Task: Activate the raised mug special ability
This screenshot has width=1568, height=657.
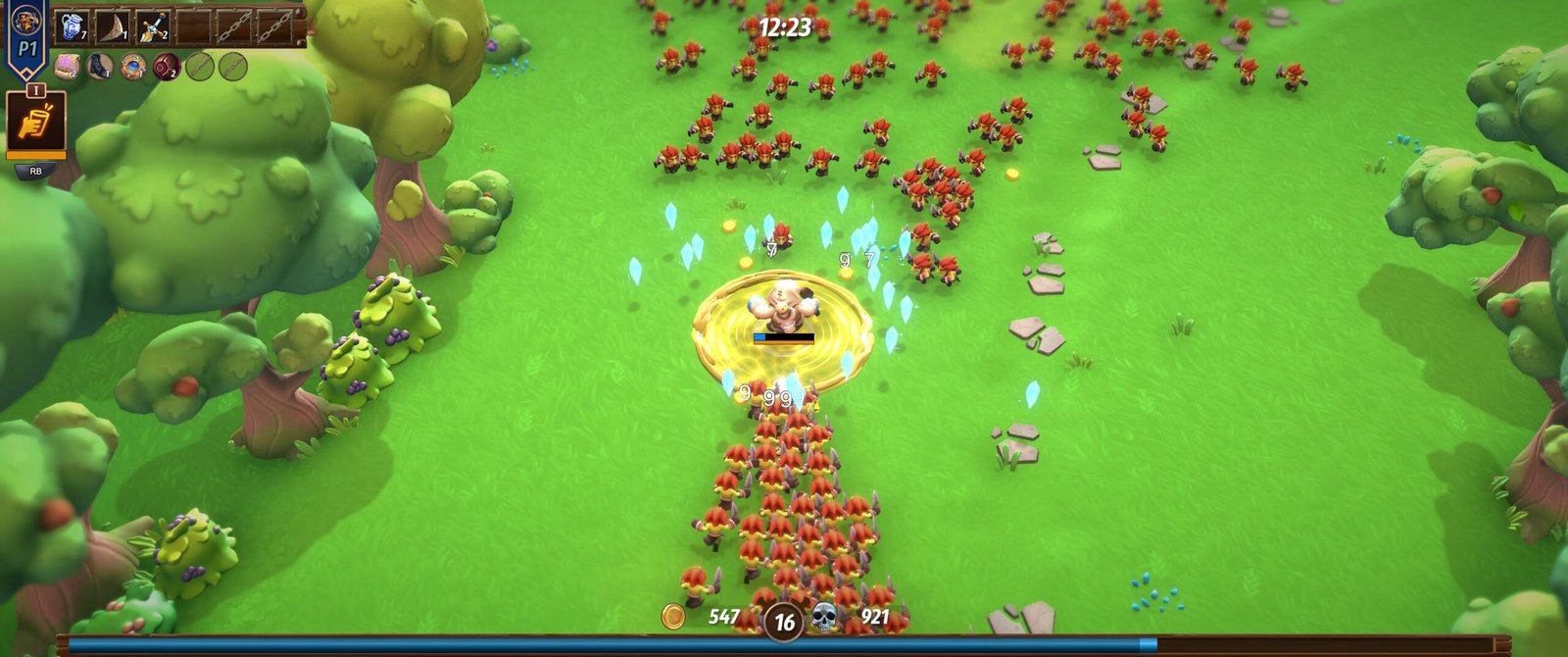Action: pyautogui.click(x=36, y=122)
